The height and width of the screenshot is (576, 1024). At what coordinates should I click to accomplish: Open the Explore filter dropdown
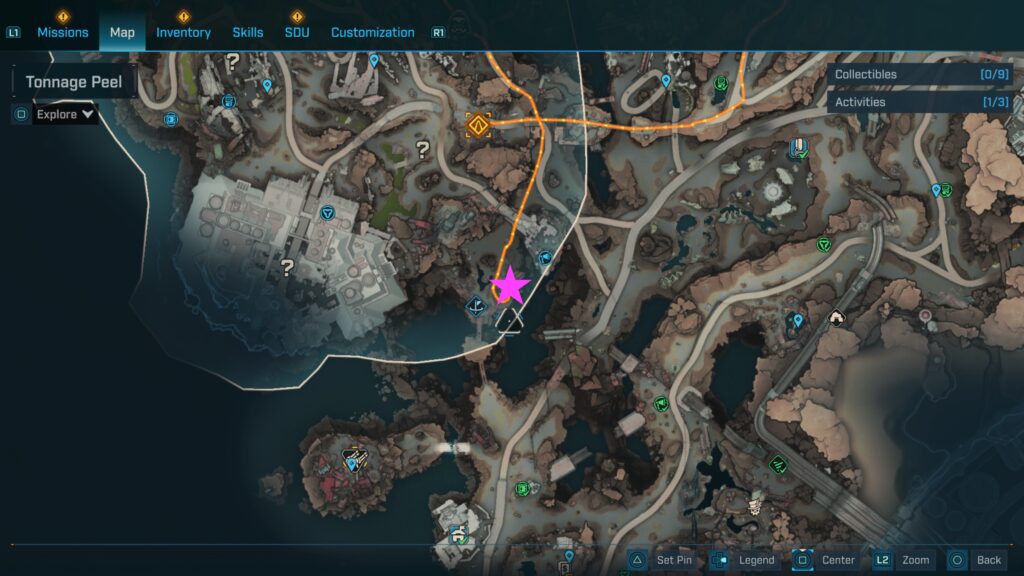(x=65, y=114)
